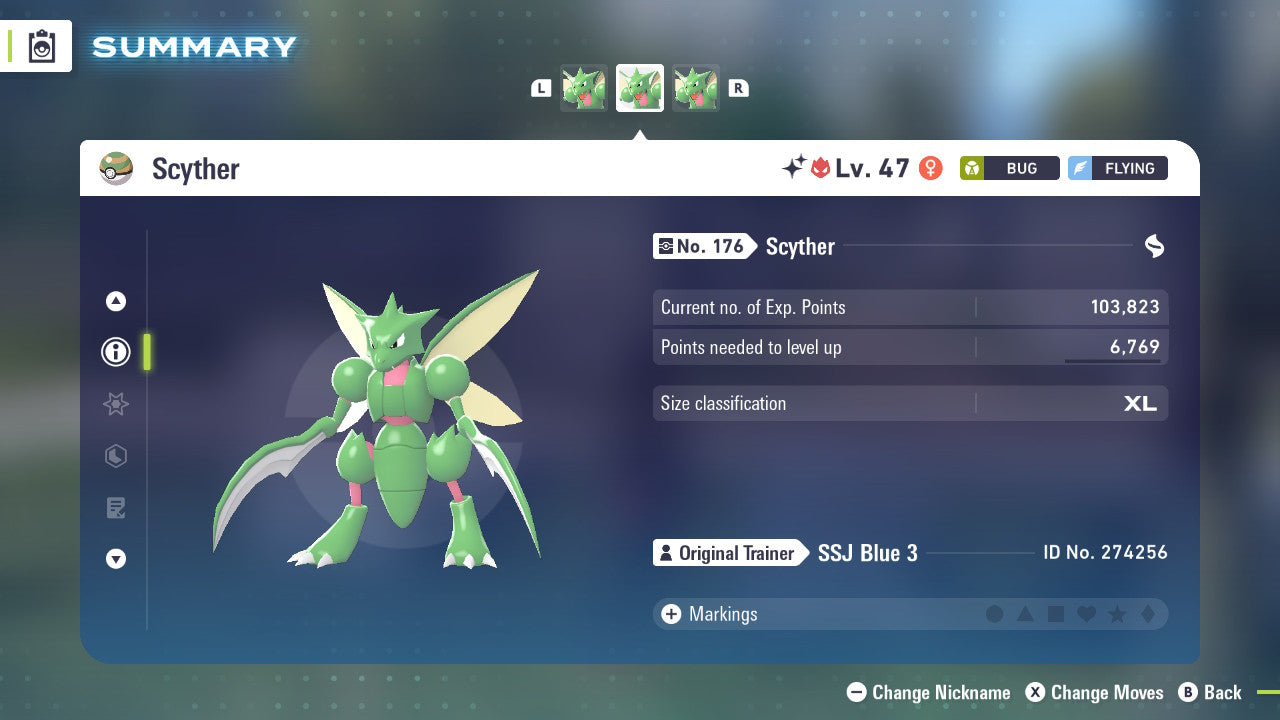Click the Nest Ball icon beside Scyther
The height and width of the screenshot is (720, 1280).
[x=117, y=169]
